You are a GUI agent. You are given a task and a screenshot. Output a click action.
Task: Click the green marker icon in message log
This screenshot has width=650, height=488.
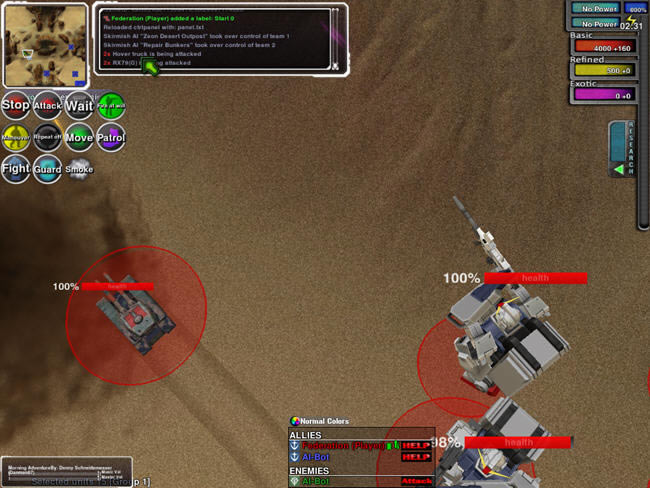pyautogui.click(x=151, y=67)
